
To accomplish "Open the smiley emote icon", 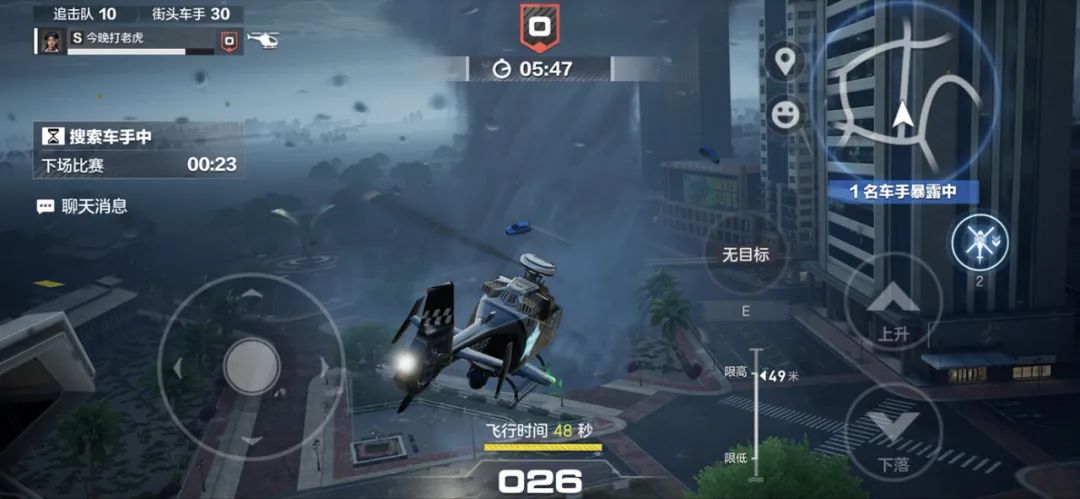I will point(786,113).
